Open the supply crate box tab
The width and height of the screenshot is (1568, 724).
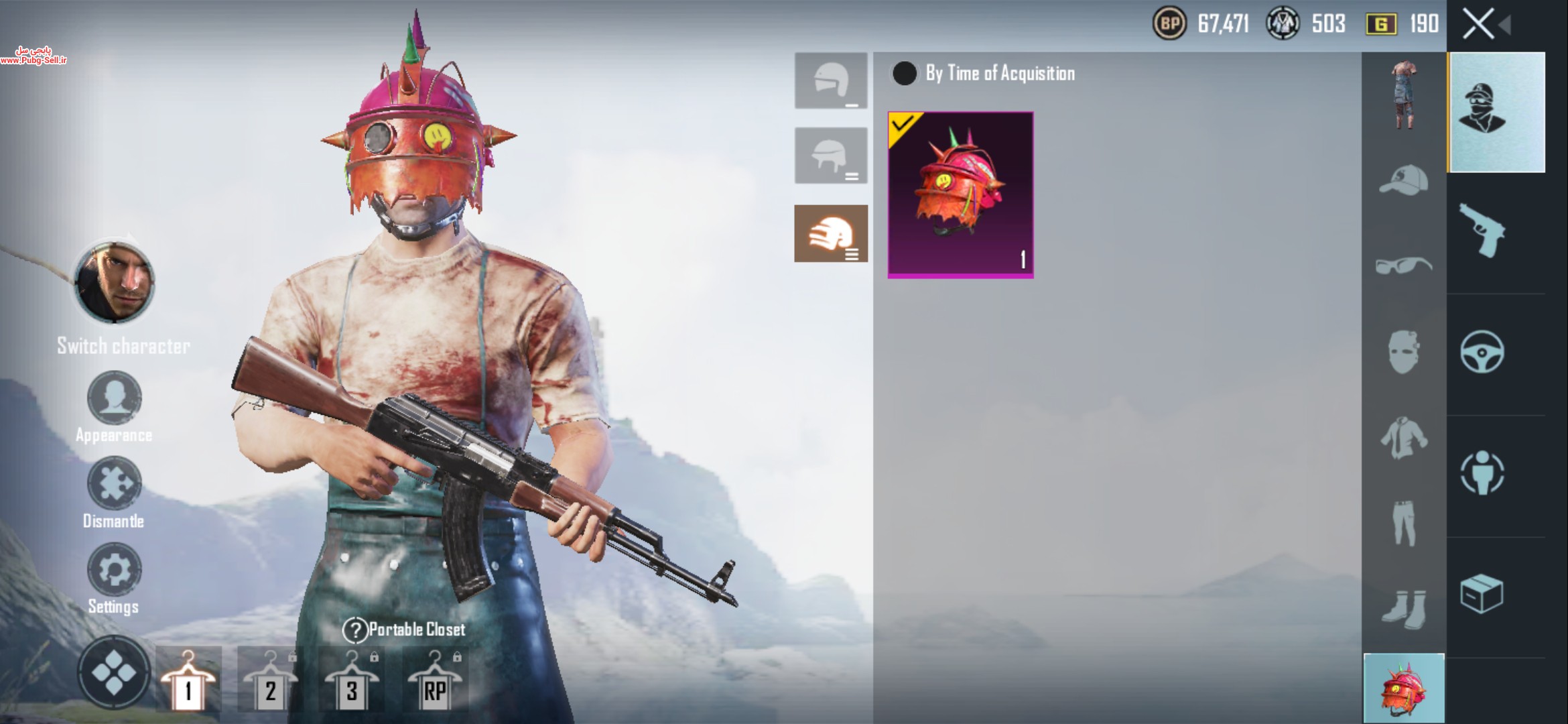tap(1482, 594)
